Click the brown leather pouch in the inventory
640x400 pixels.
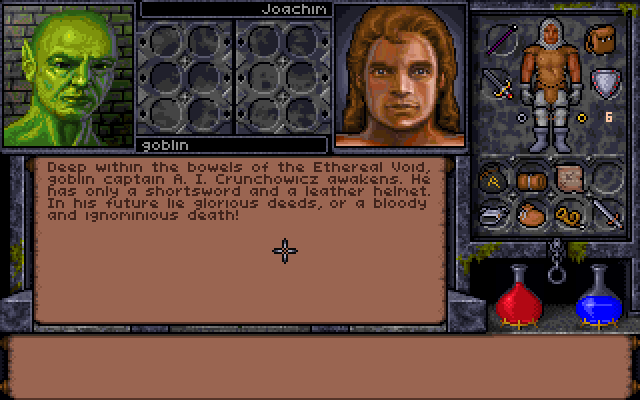(531, 213)
